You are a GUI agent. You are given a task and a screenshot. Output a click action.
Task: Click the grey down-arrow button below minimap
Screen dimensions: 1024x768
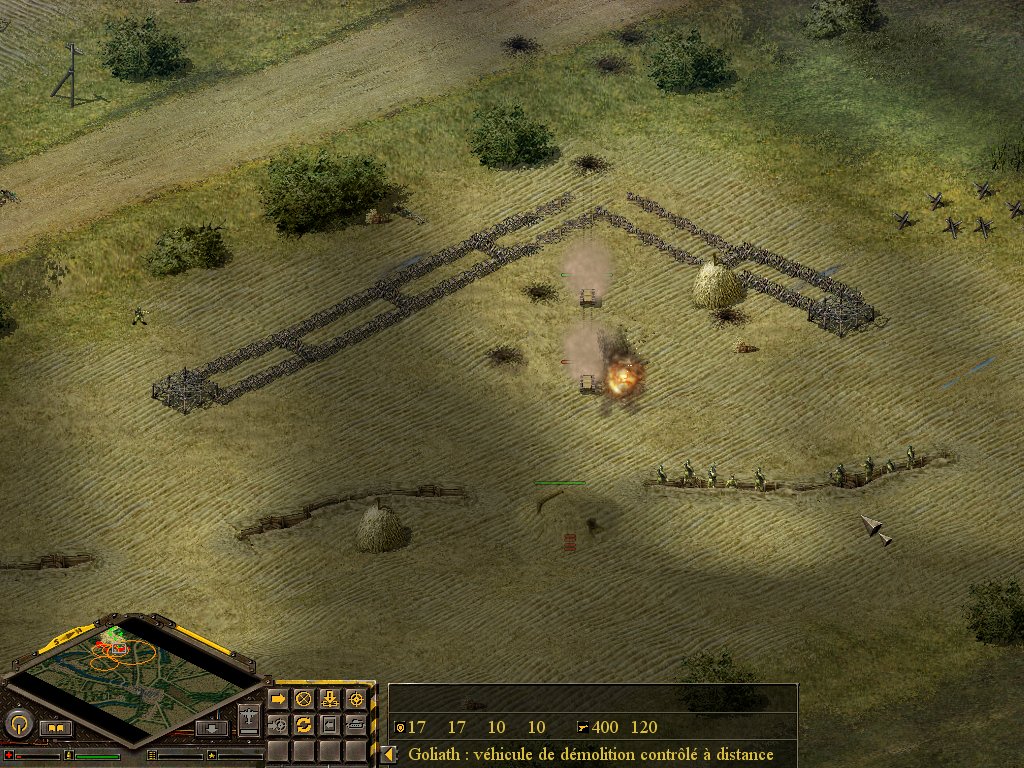(x=211, y=728)
